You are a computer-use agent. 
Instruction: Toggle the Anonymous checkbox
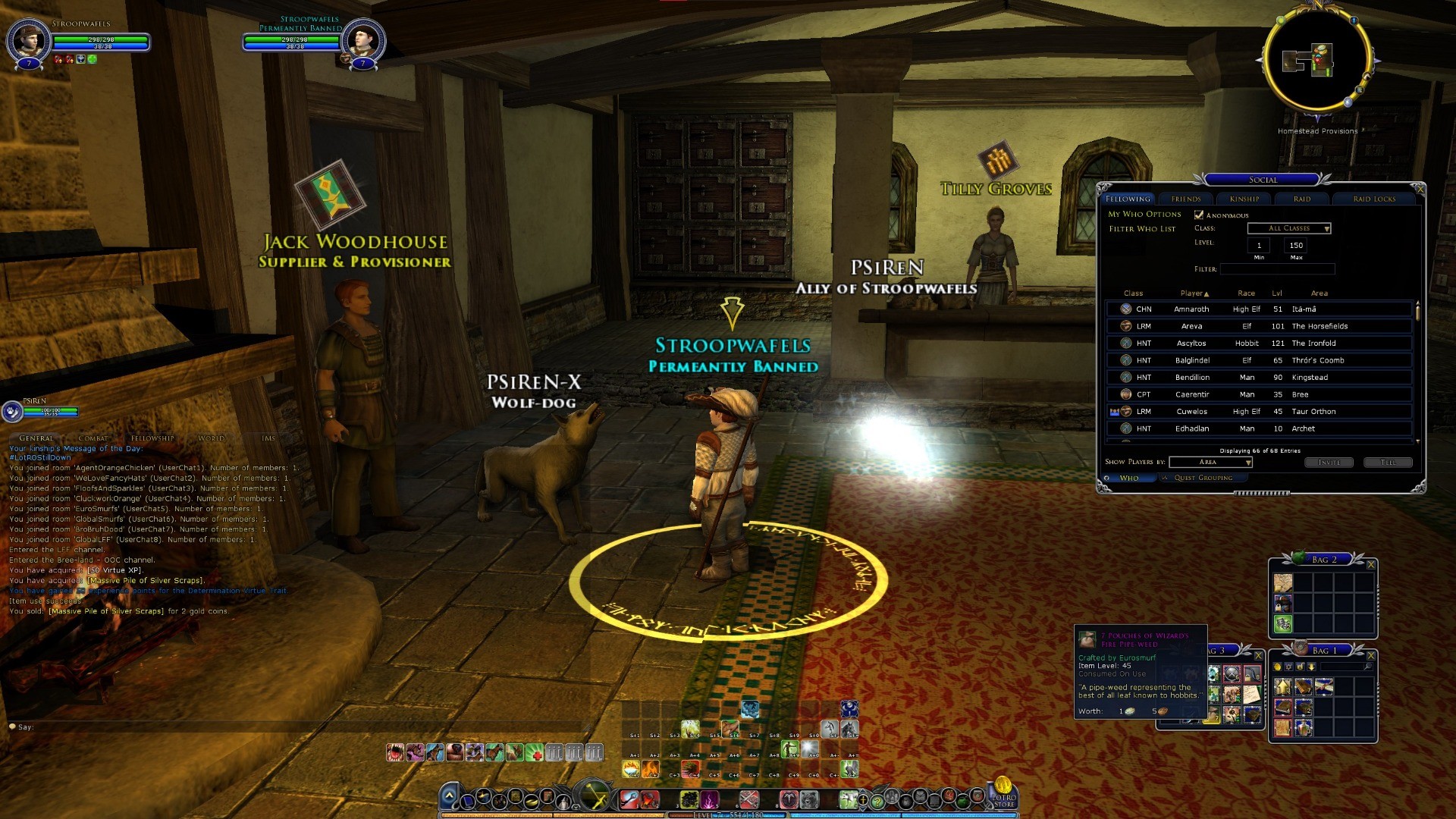(1199, 215)
